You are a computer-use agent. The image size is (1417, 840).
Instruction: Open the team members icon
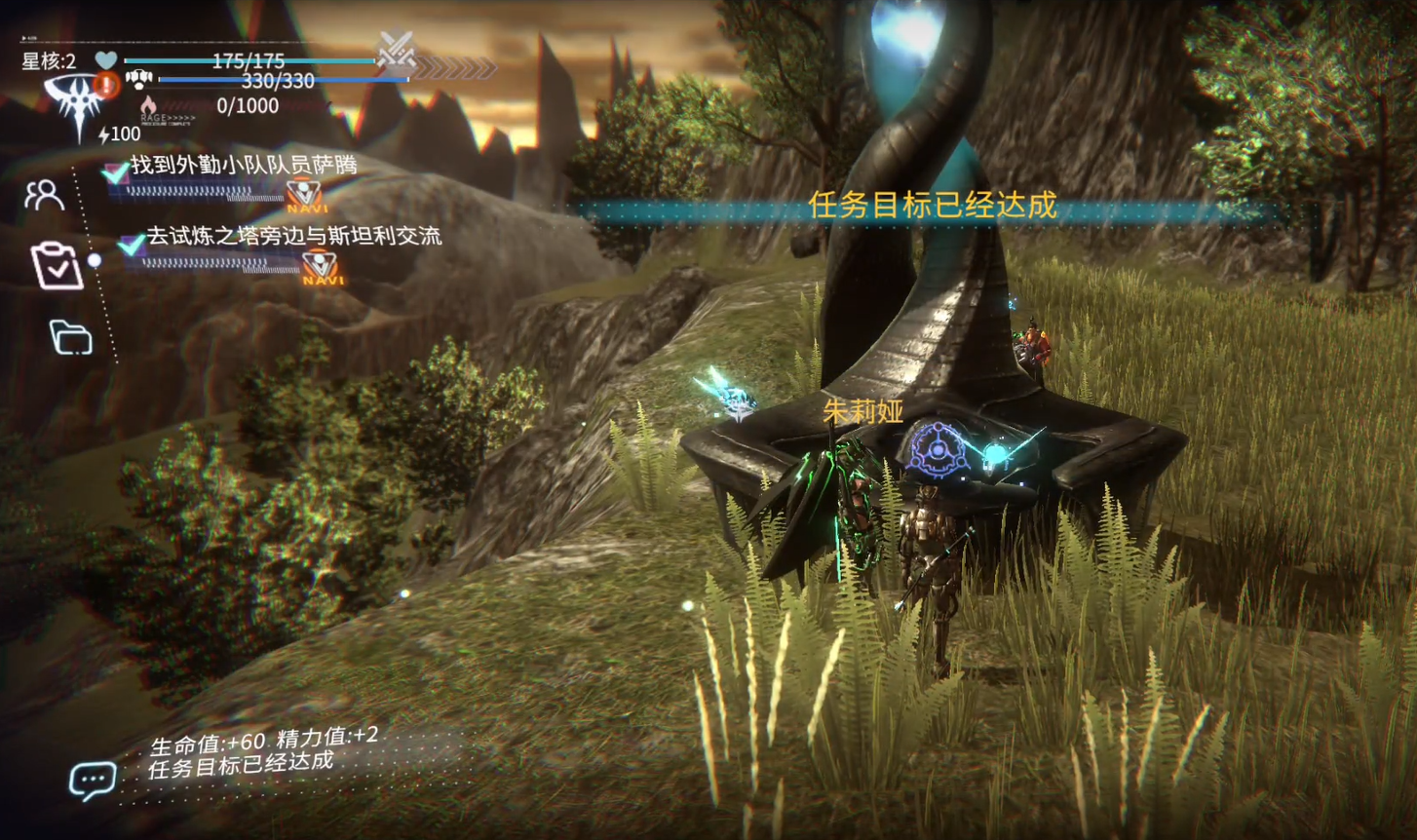pos(44,195)
